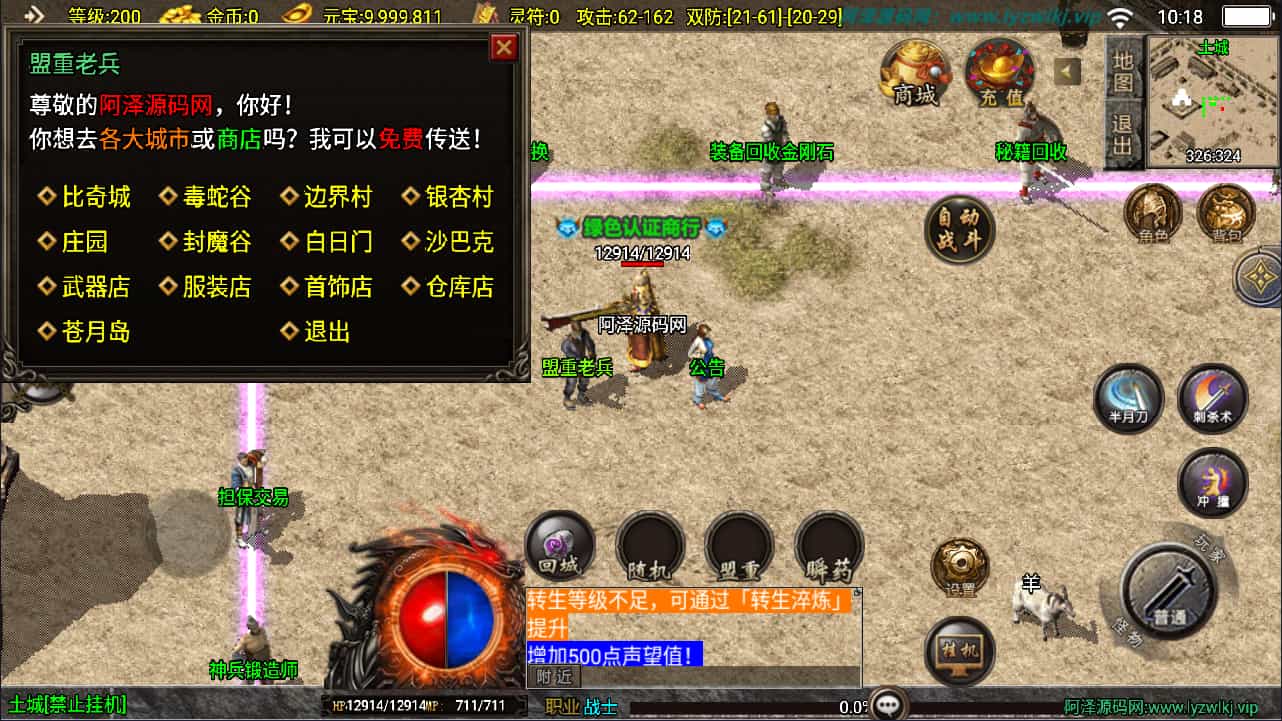
Task: Enable 挂机 AFK hang-up mode
Action: click(x=961, y=650)
